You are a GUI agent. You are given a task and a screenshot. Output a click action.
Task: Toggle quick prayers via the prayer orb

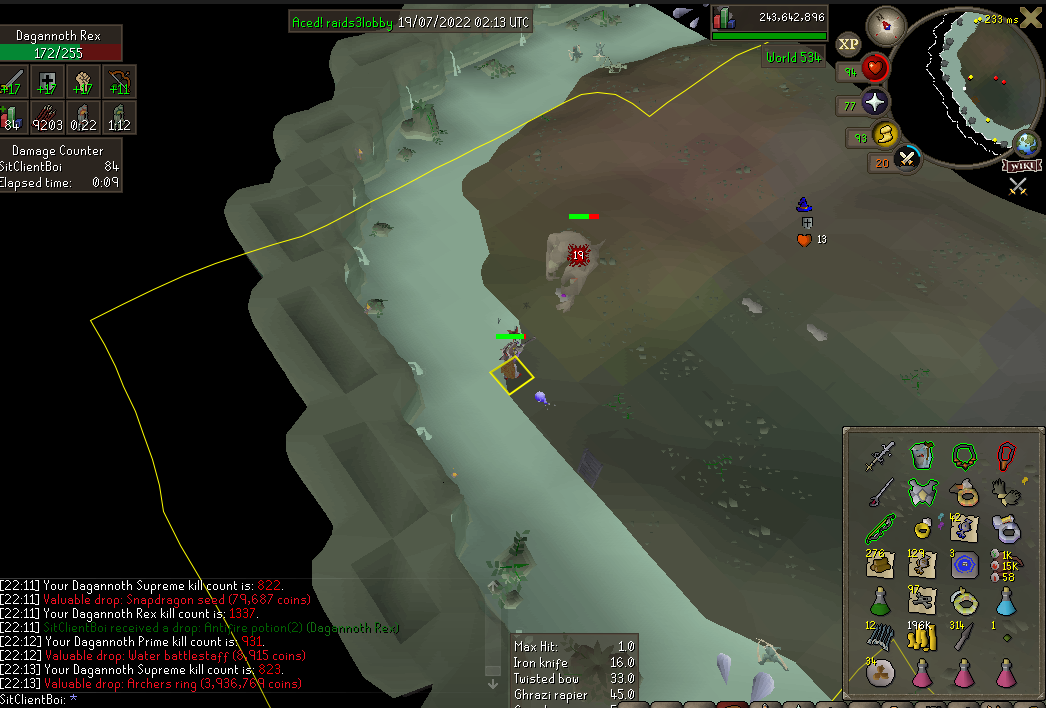875,103
